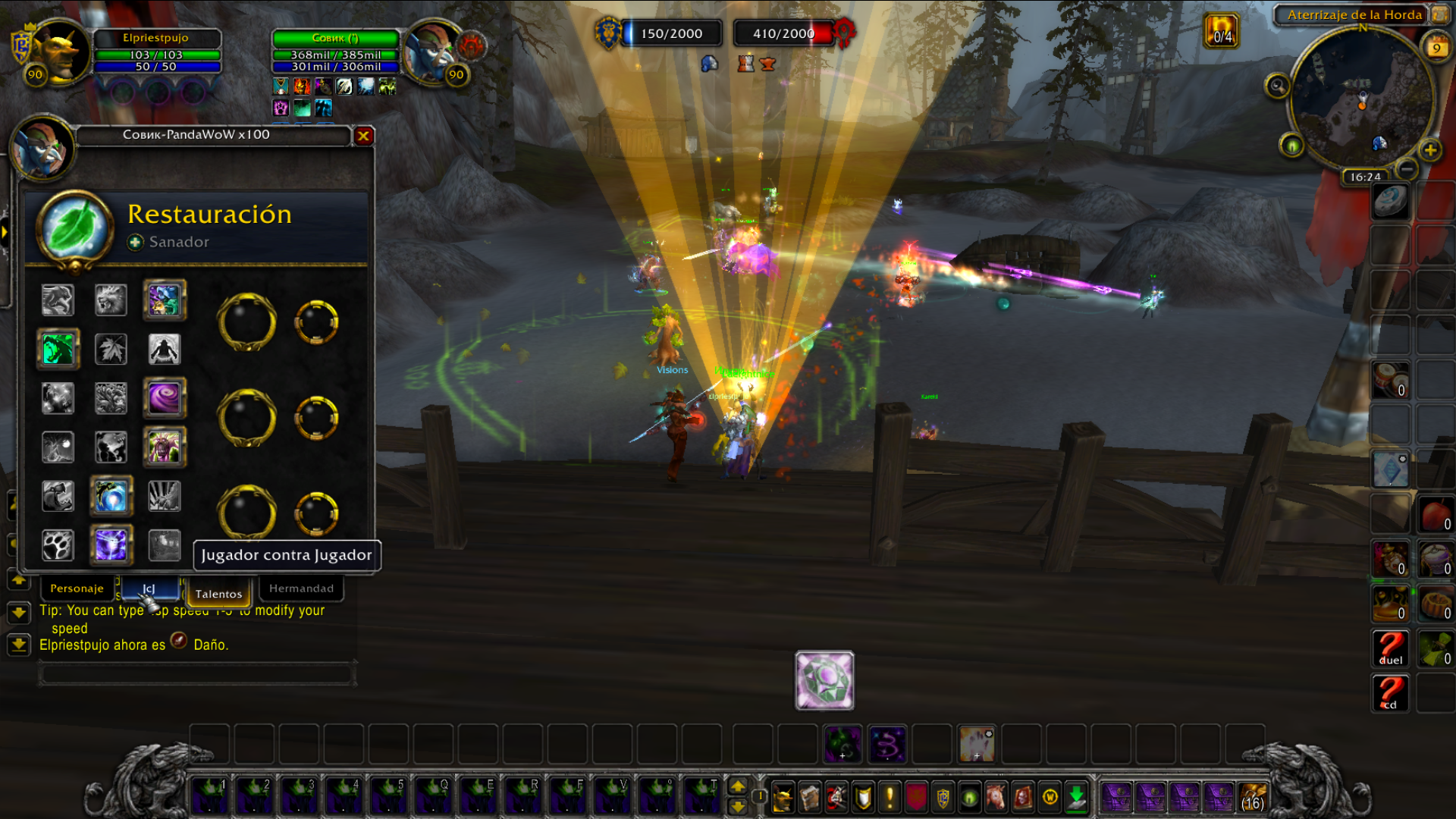1456x819 pixels.
Task: Open the calendar button showing 9
Action: point(1436,47)
